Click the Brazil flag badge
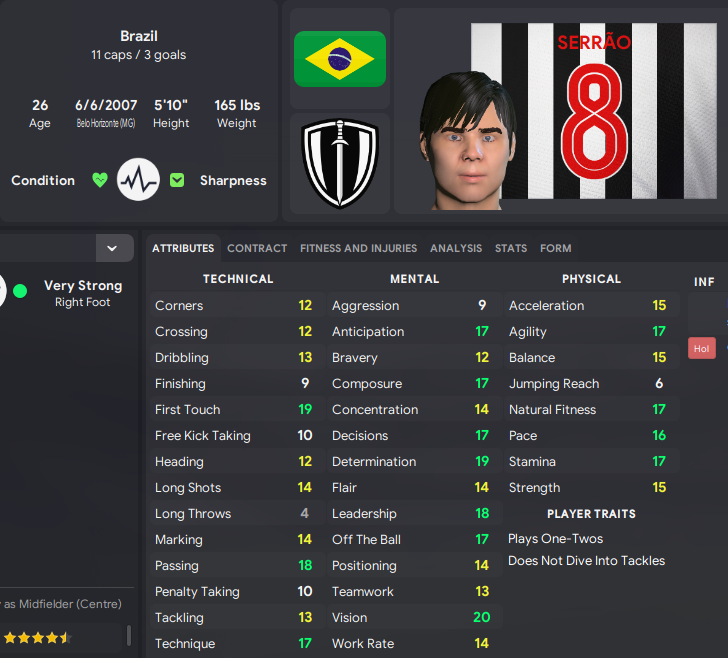 click(x=340, y=59)
